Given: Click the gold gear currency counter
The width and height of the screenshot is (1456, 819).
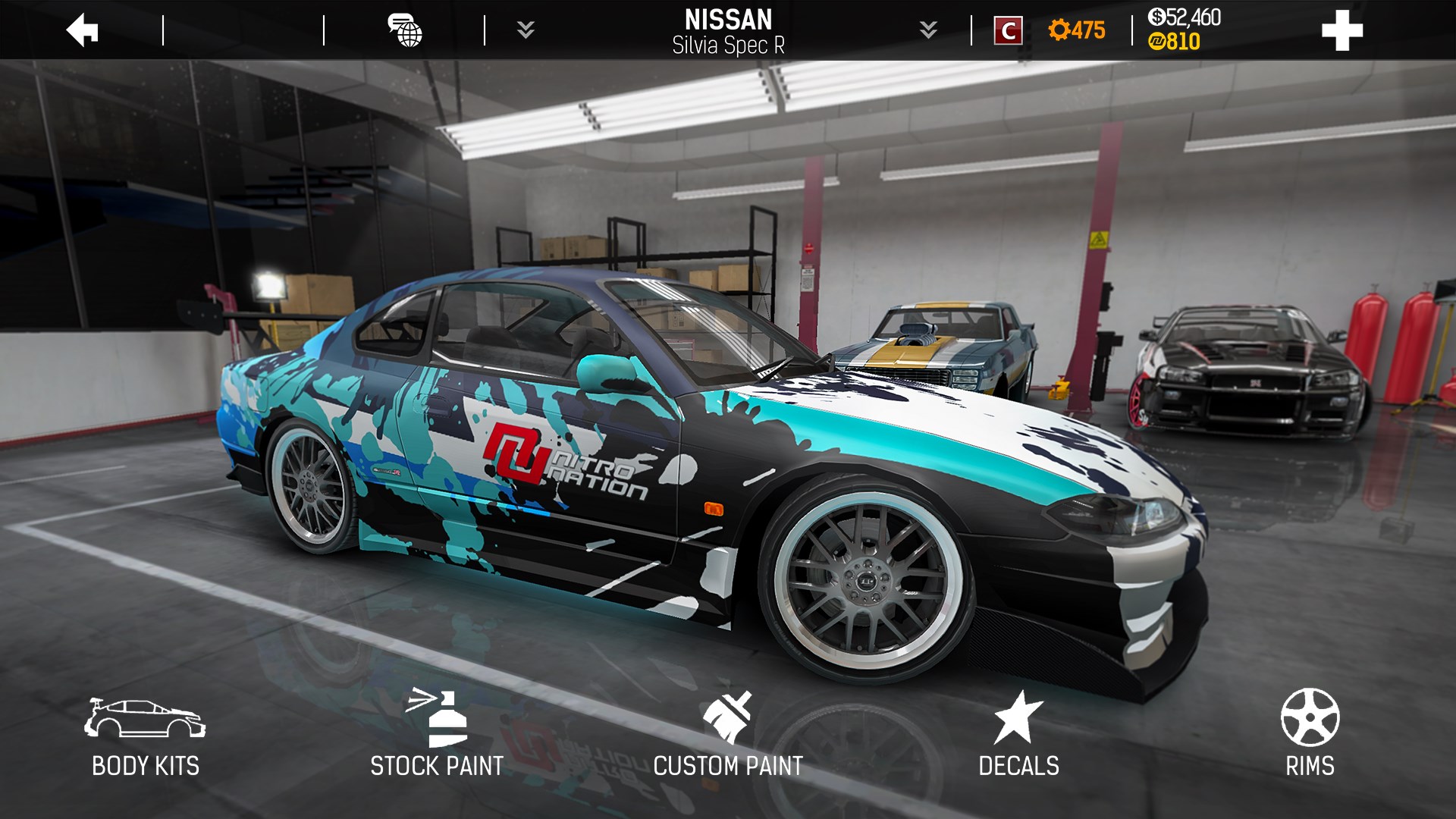Looking at the screenshot, I should (1077, 30).
